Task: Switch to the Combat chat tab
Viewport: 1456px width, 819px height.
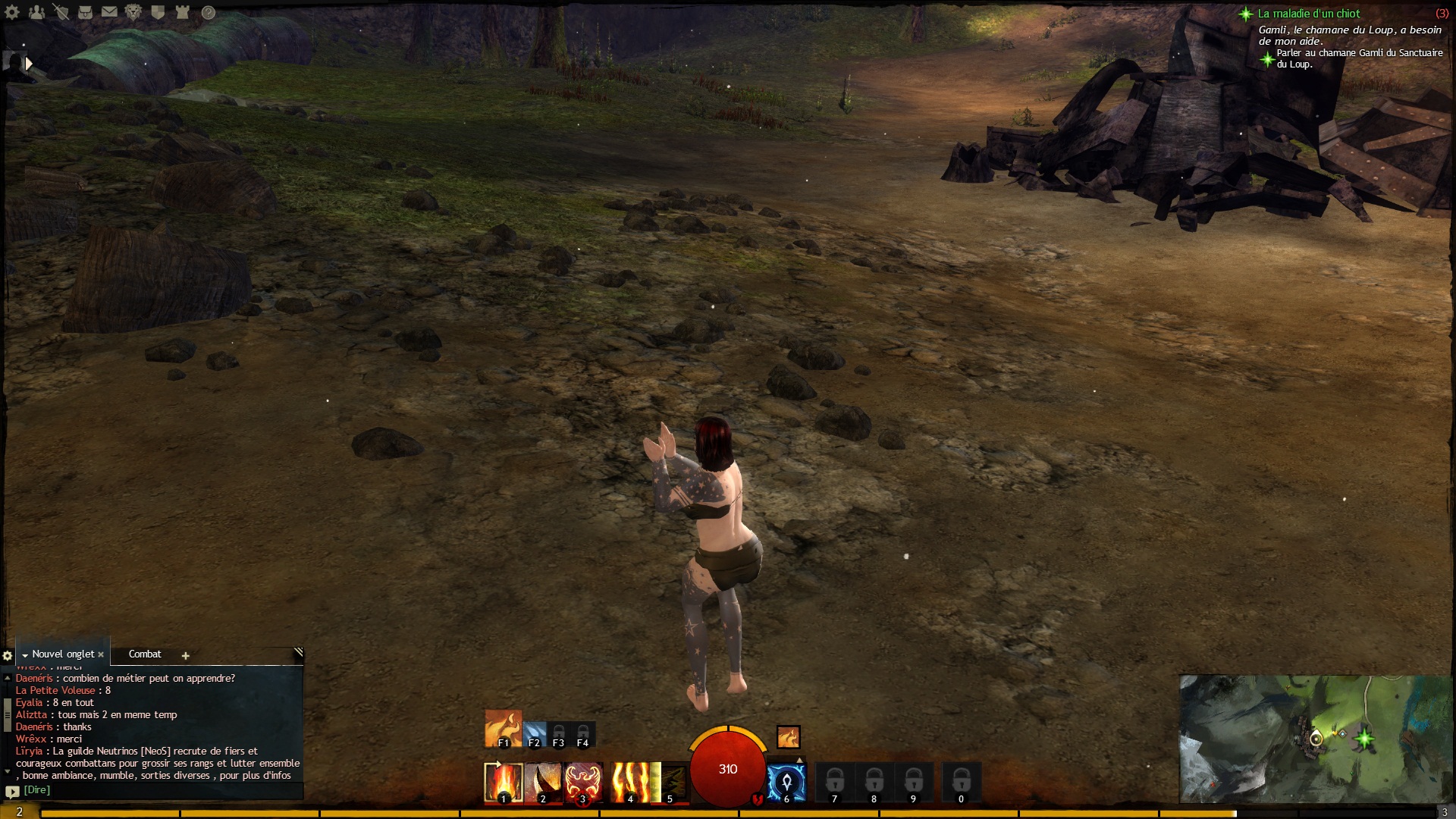Action: (x=145, y=654)
